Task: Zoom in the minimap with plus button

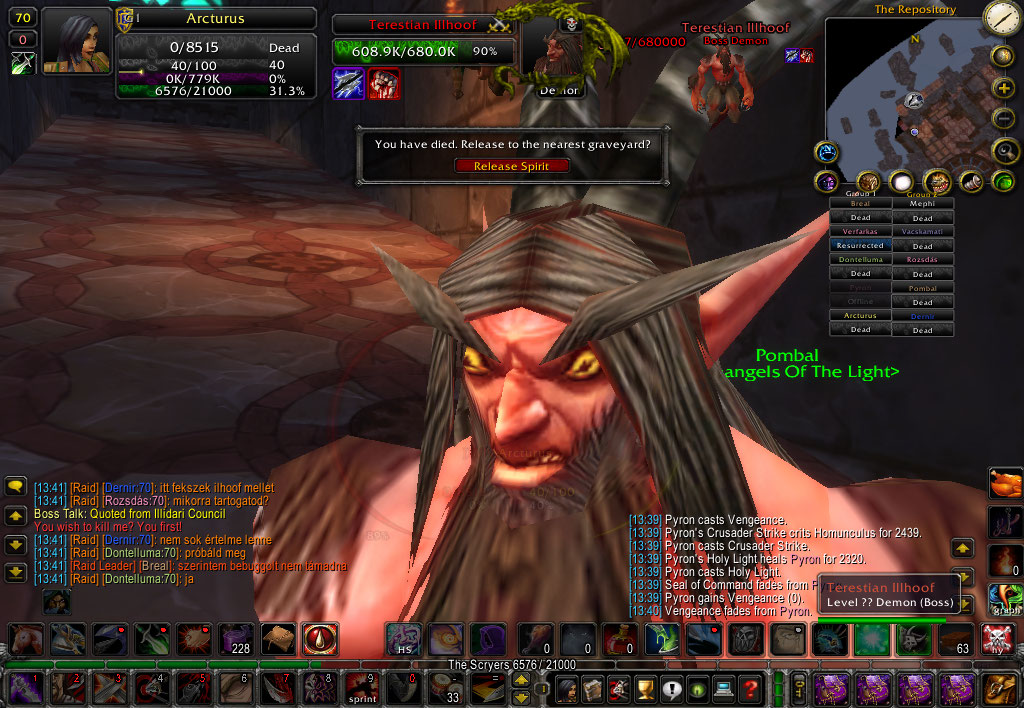Action: pos(1003,88)
